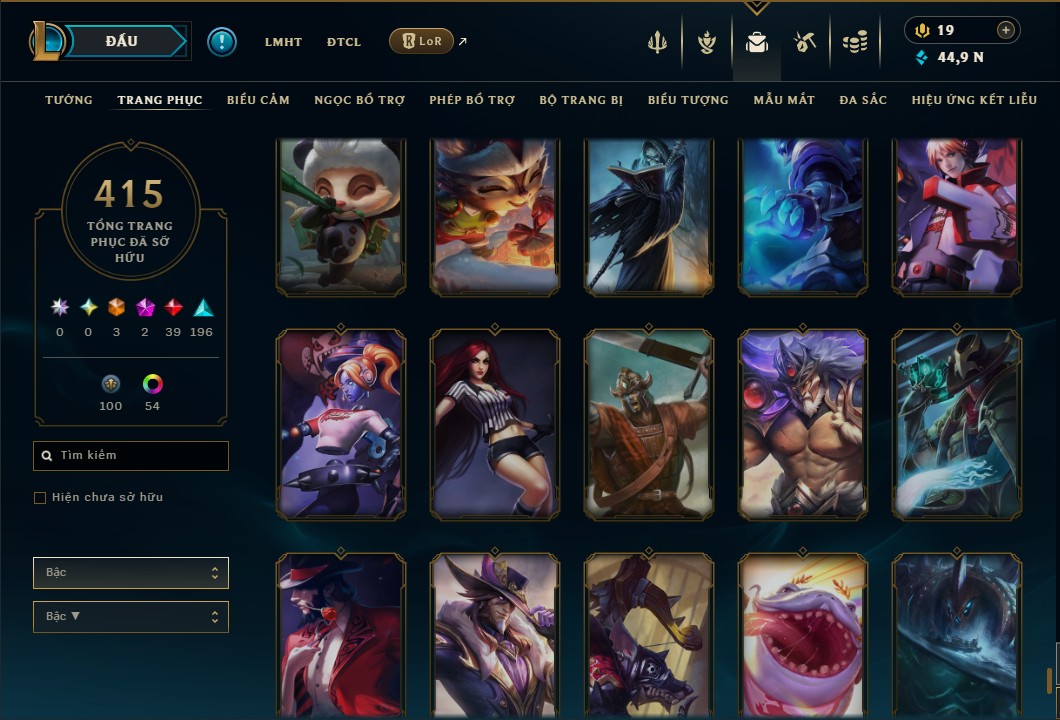The height and width of the screenshot is (720, 1060).
Task: Open the HIỆU ỨNG KẾT LIỄU tab
Action: 974,100
